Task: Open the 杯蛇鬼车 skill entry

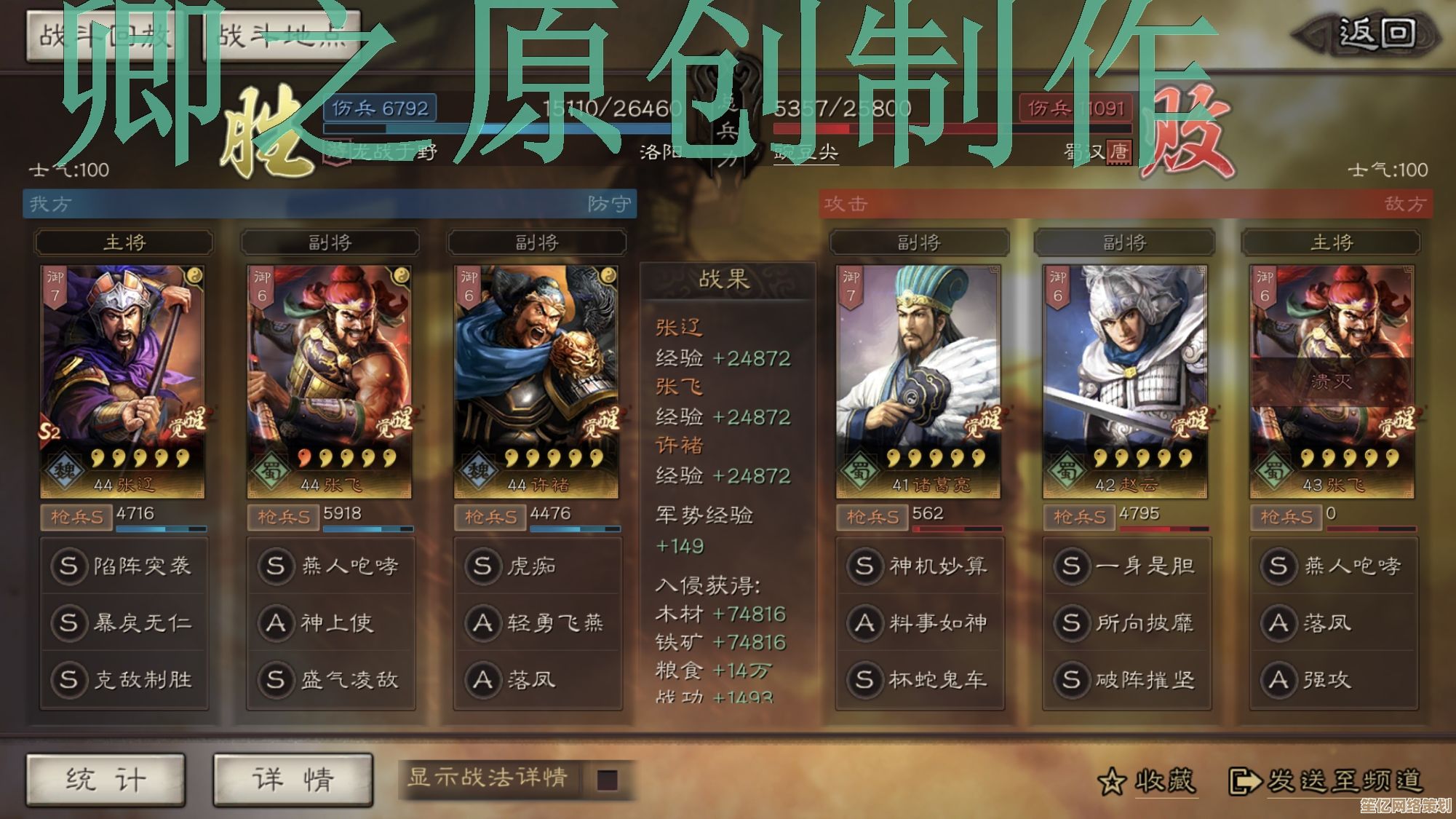Action: tap(920, 679)
